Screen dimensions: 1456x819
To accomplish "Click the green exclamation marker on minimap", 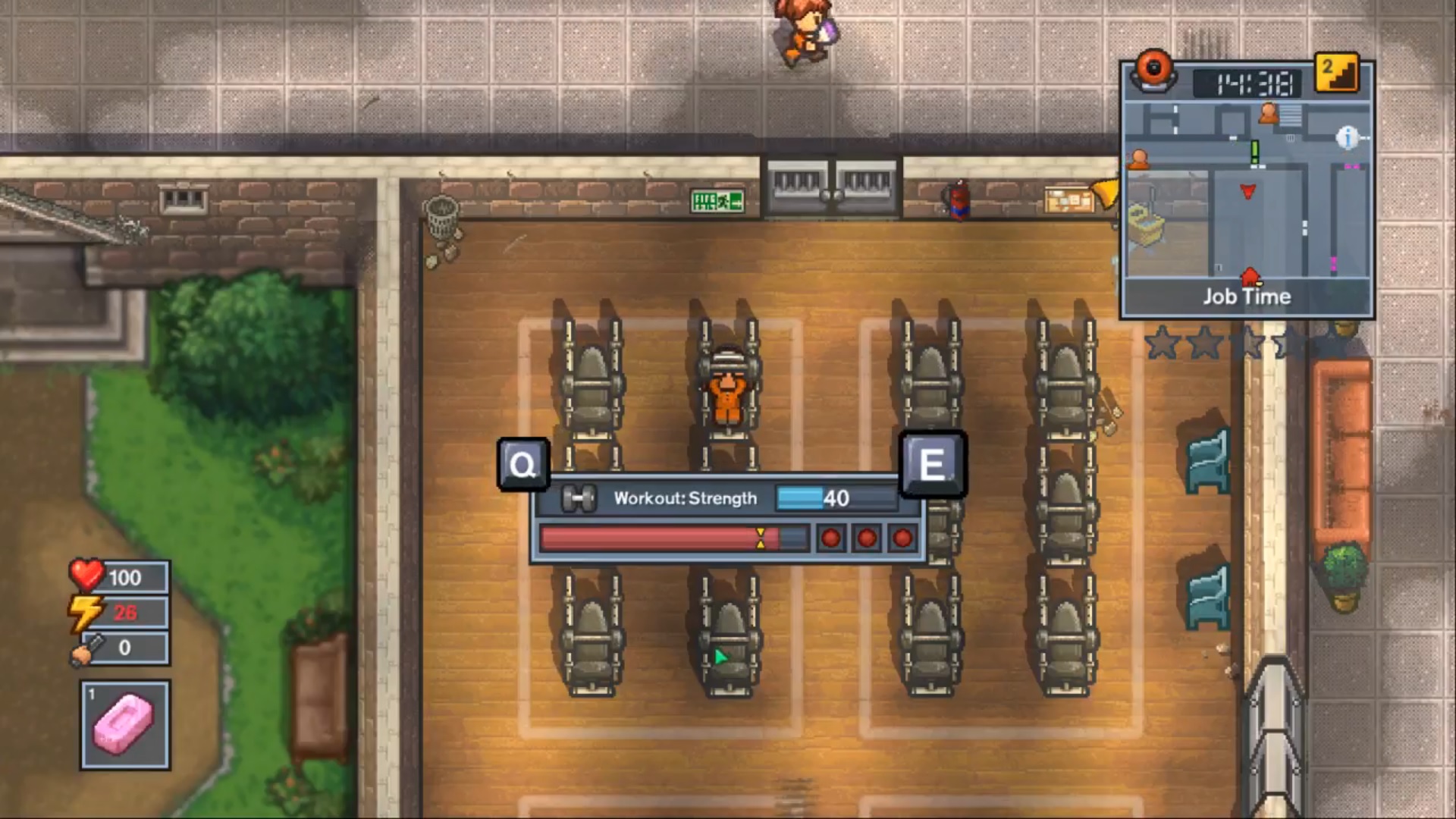I will pyautogui.click(x=1254, y=152).
